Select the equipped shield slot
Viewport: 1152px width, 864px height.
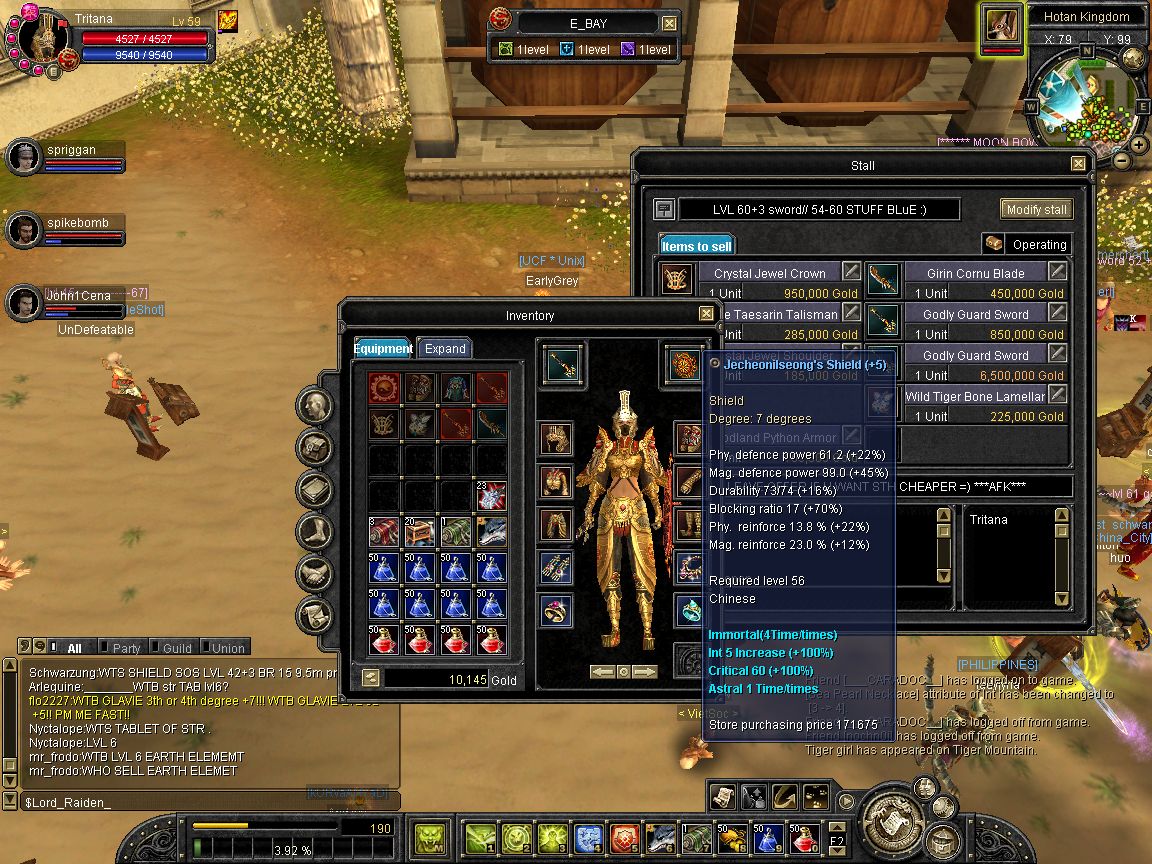(x=685, y=363)
